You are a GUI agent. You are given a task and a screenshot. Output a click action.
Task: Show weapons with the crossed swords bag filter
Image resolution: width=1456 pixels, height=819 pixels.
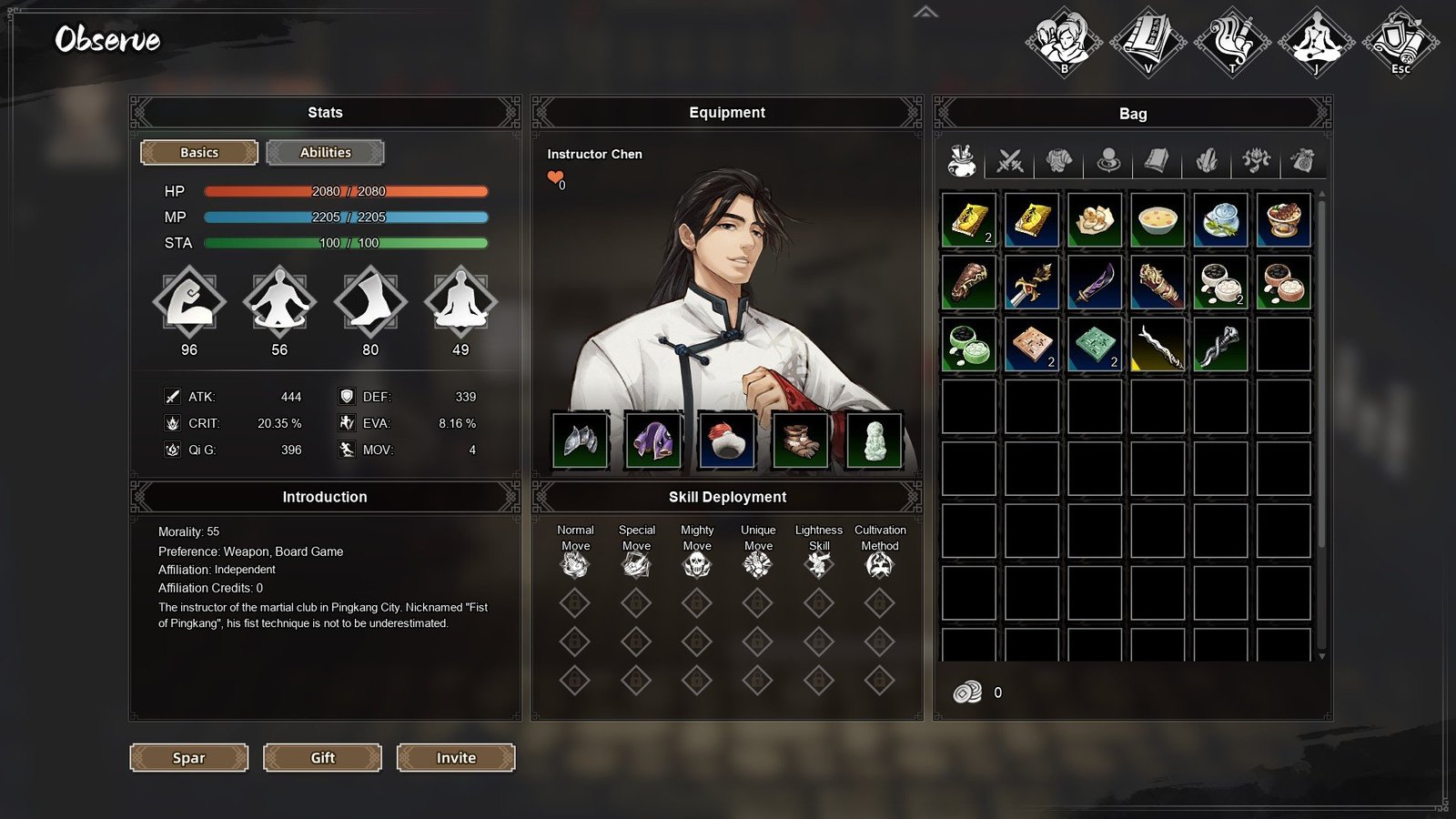(x=1010, y=161)
